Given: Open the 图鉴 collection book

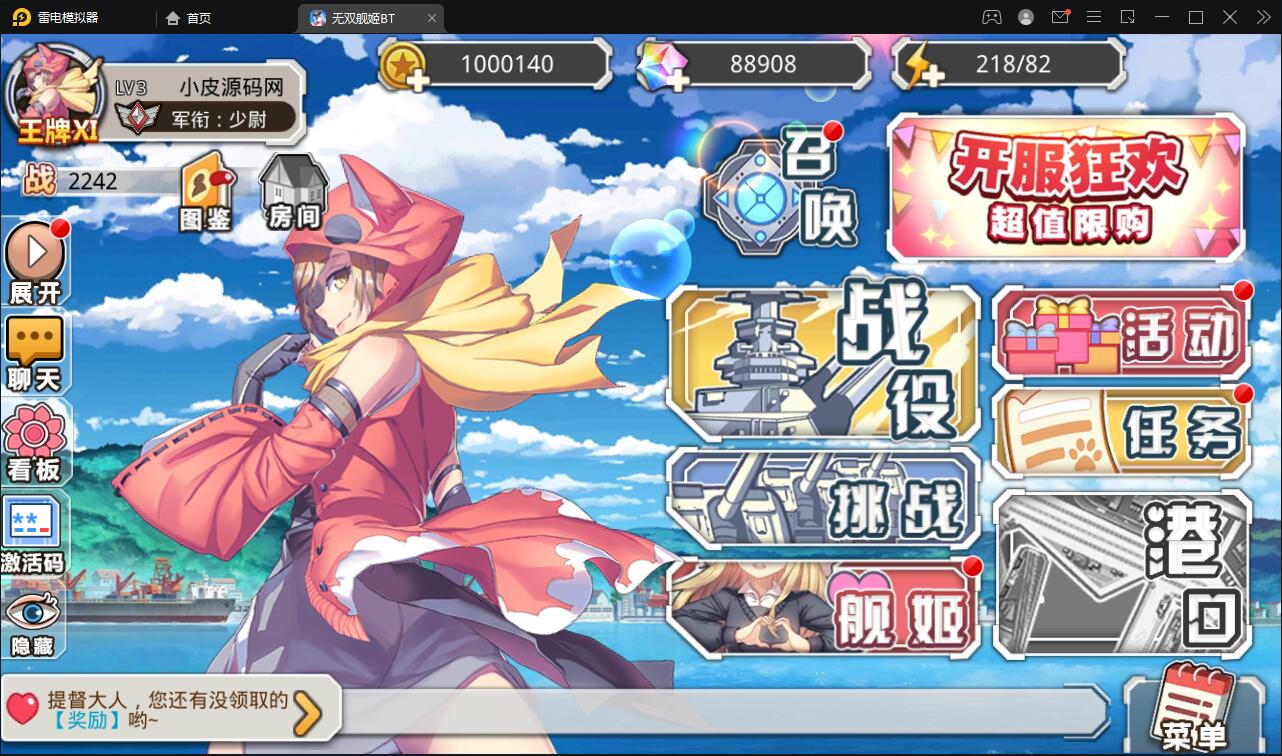Looking at the screenshot, I should [206, 192].
